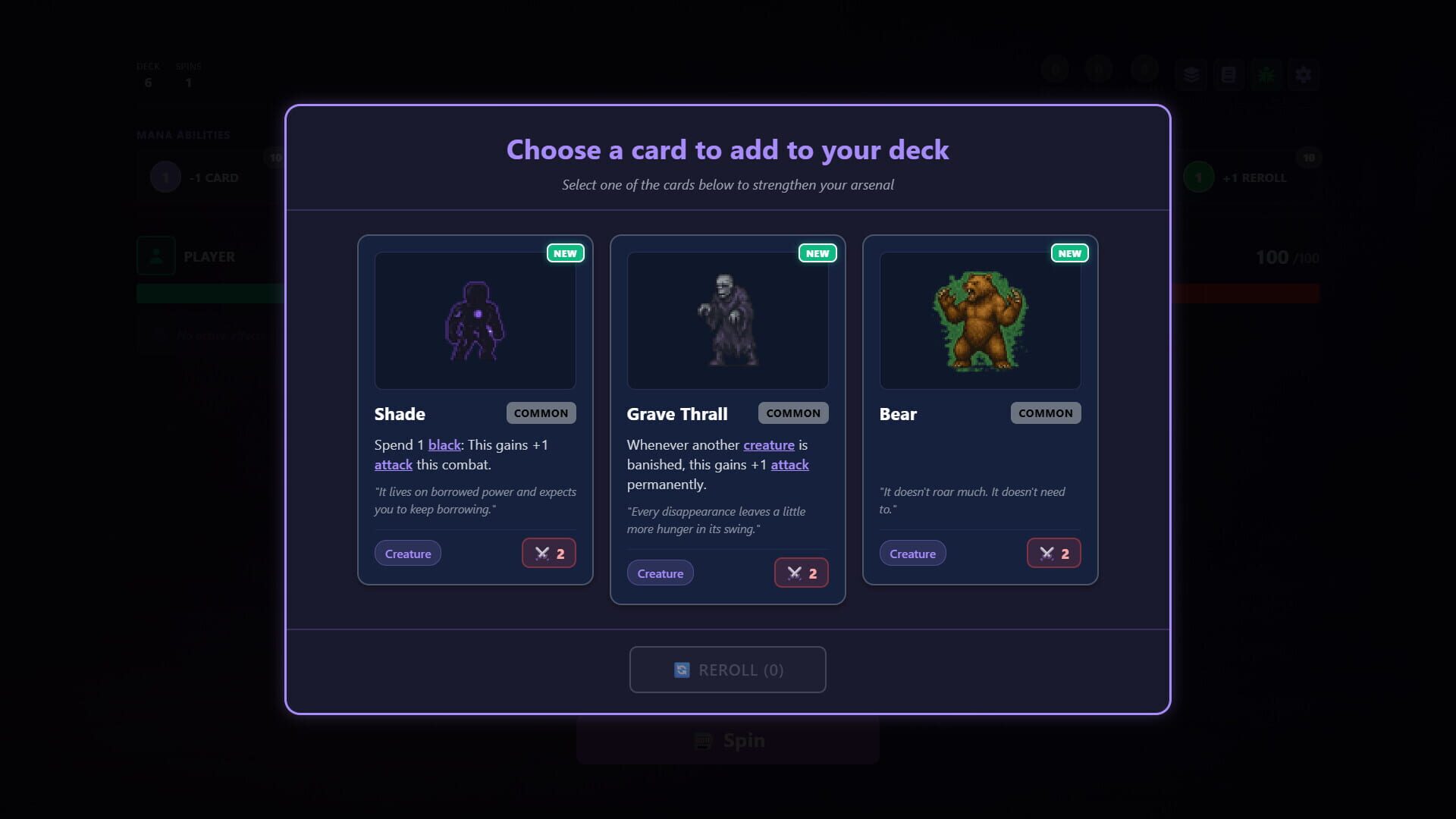Open the settings gear icon
This screenshot has height=819, width=1456.
coord(1304,74)
